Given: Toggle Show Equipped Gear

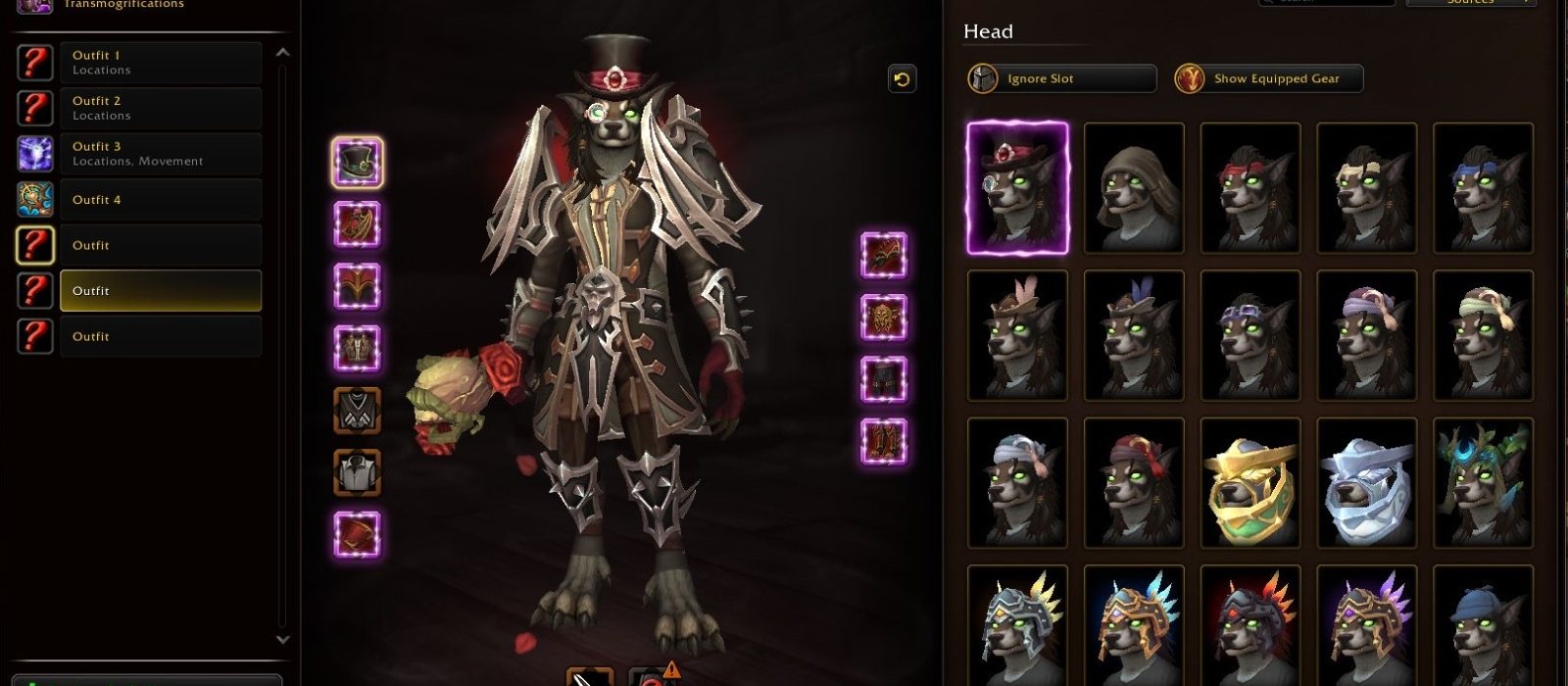Looking at the screenshot, I should [x=1268, y=78].
